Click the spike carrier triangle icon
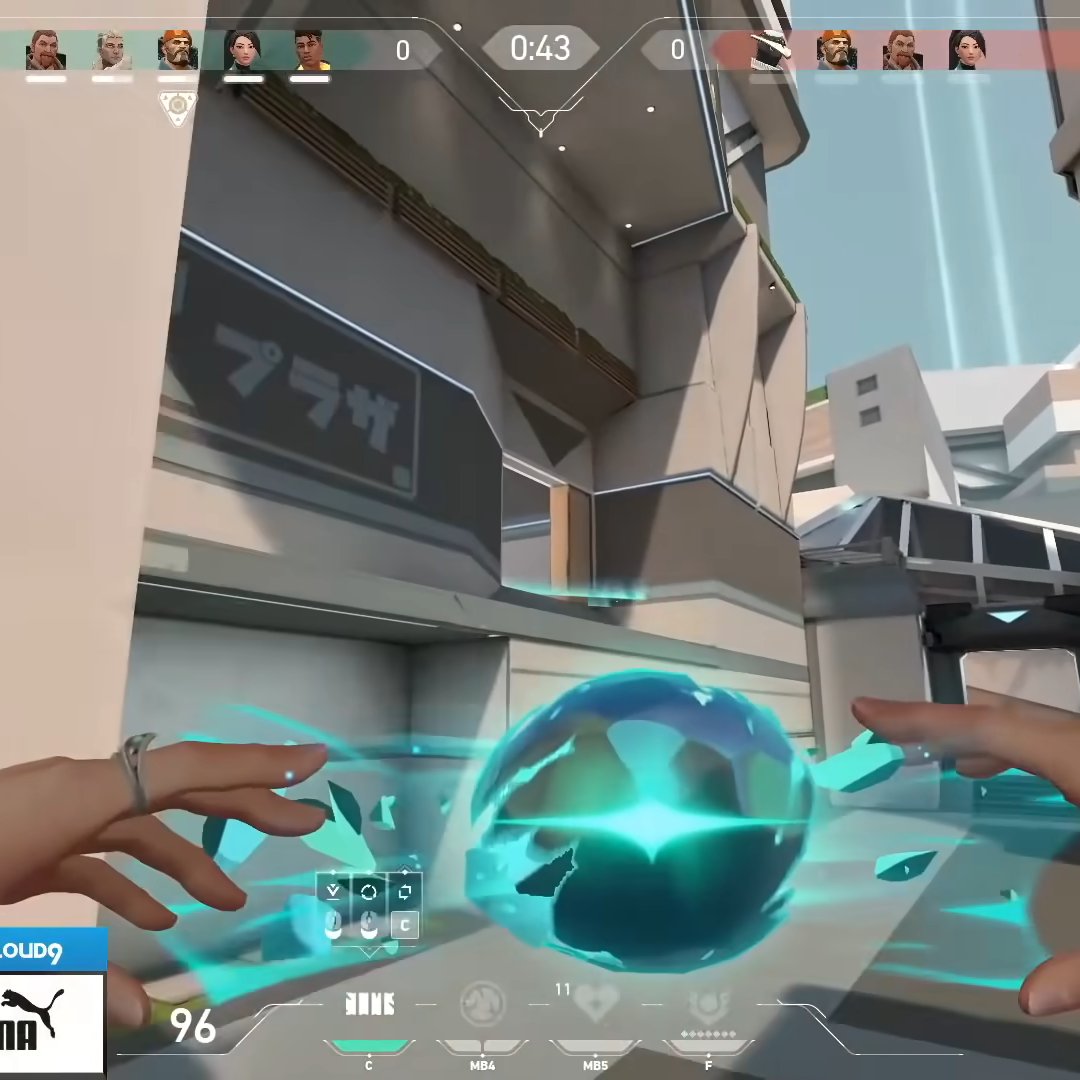The height and width of the screenshot is (1080, 1080). coord(177,107)
